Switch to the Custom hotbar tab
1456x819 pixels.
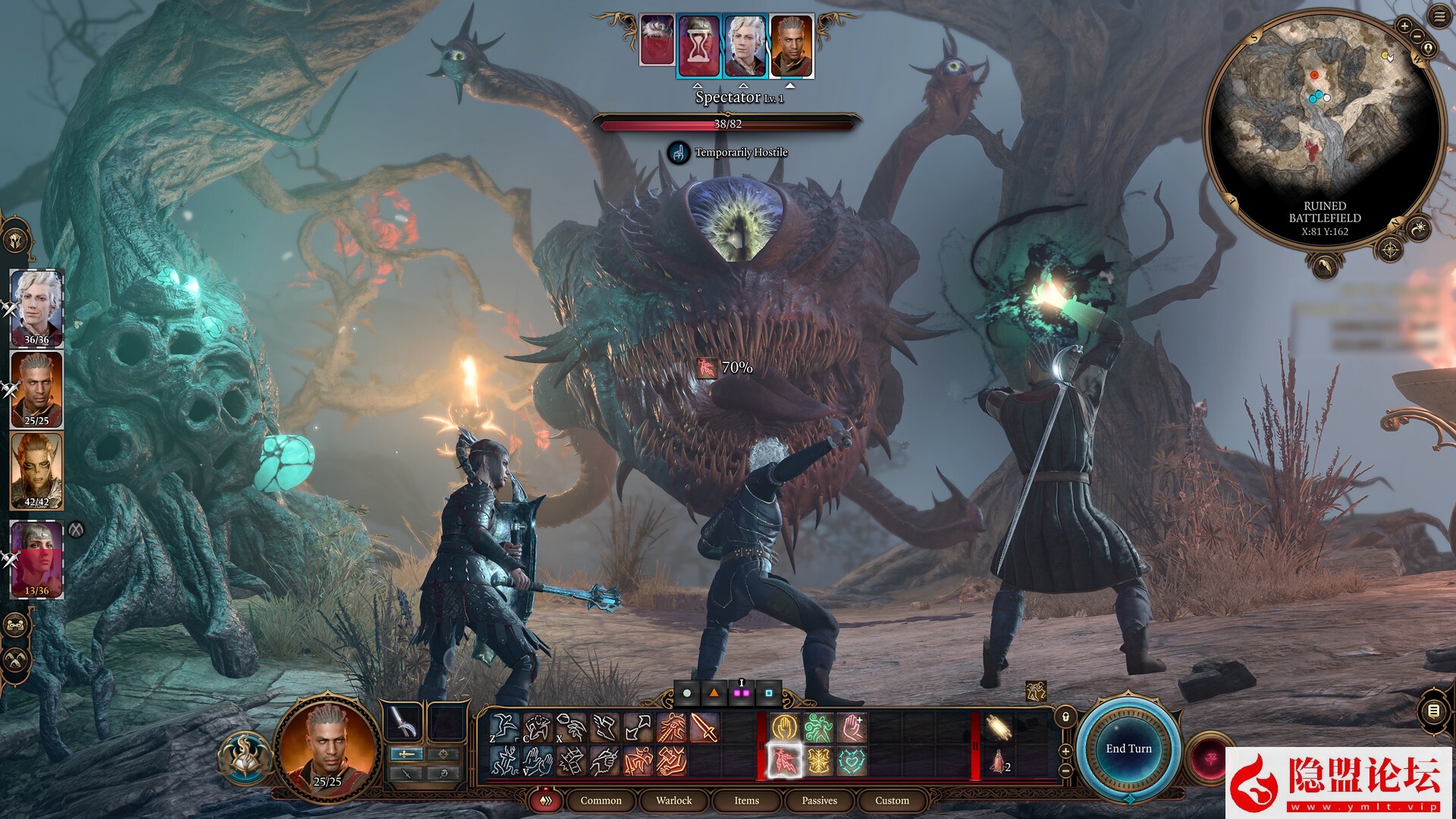click(x=892, y=801)
